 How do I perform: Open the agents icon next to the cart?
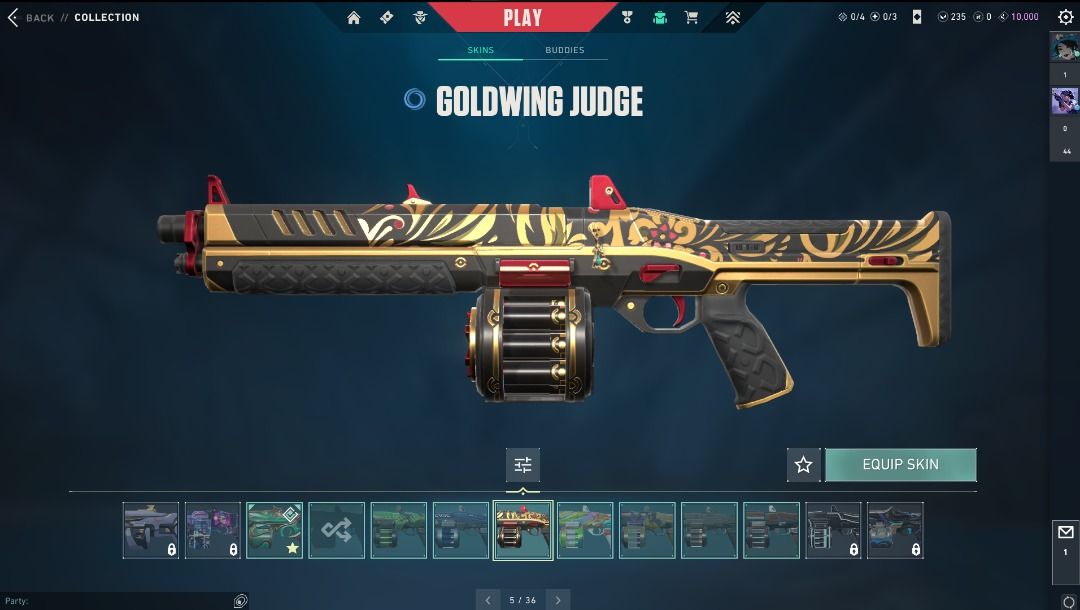[x=659, y=17]
